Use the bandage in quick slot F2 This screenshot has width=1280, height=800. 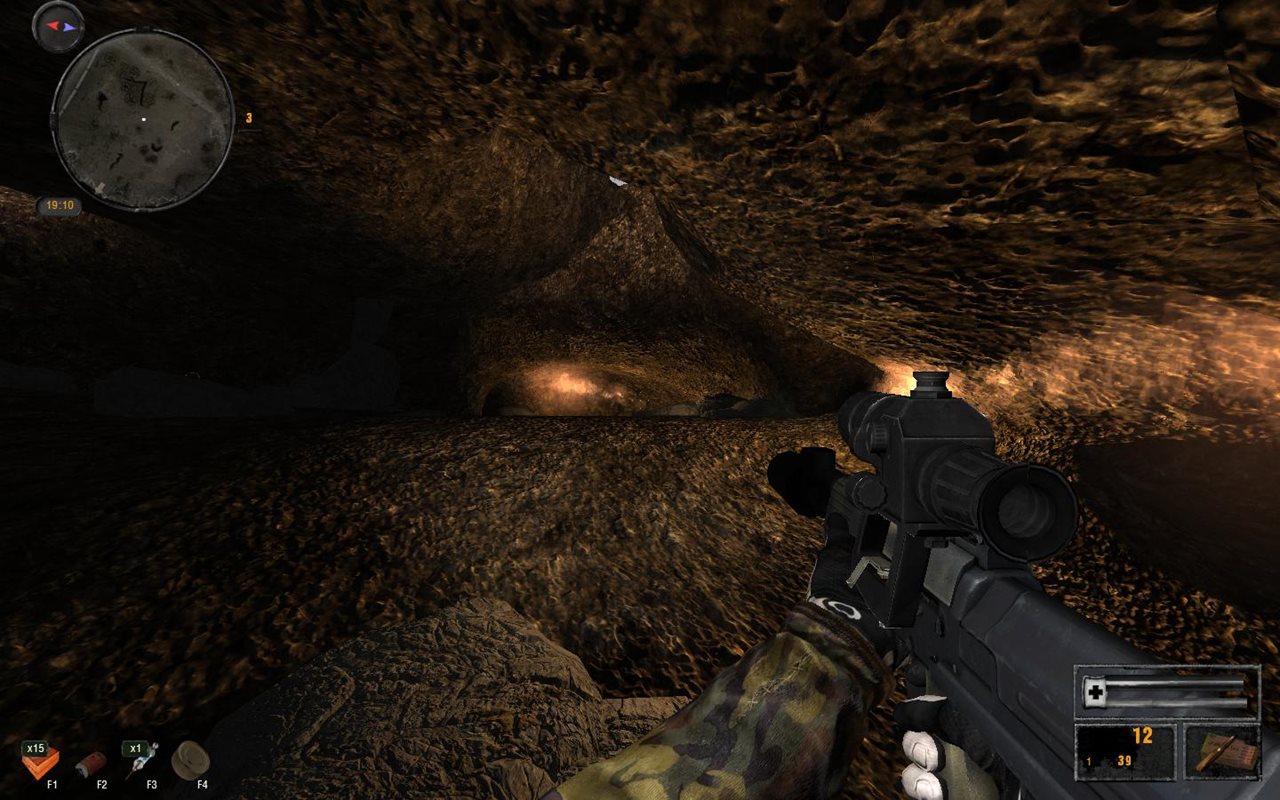click(x=91, y=763)
